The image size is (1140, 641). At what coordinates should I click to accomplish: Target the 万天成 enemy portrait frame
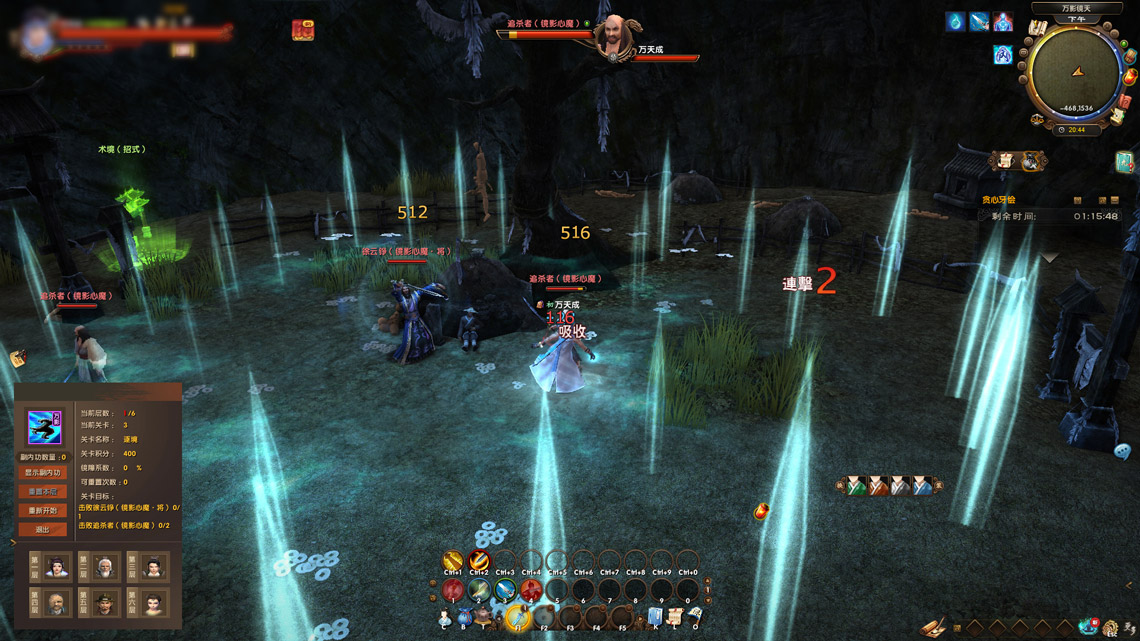[x=610, y=37]
